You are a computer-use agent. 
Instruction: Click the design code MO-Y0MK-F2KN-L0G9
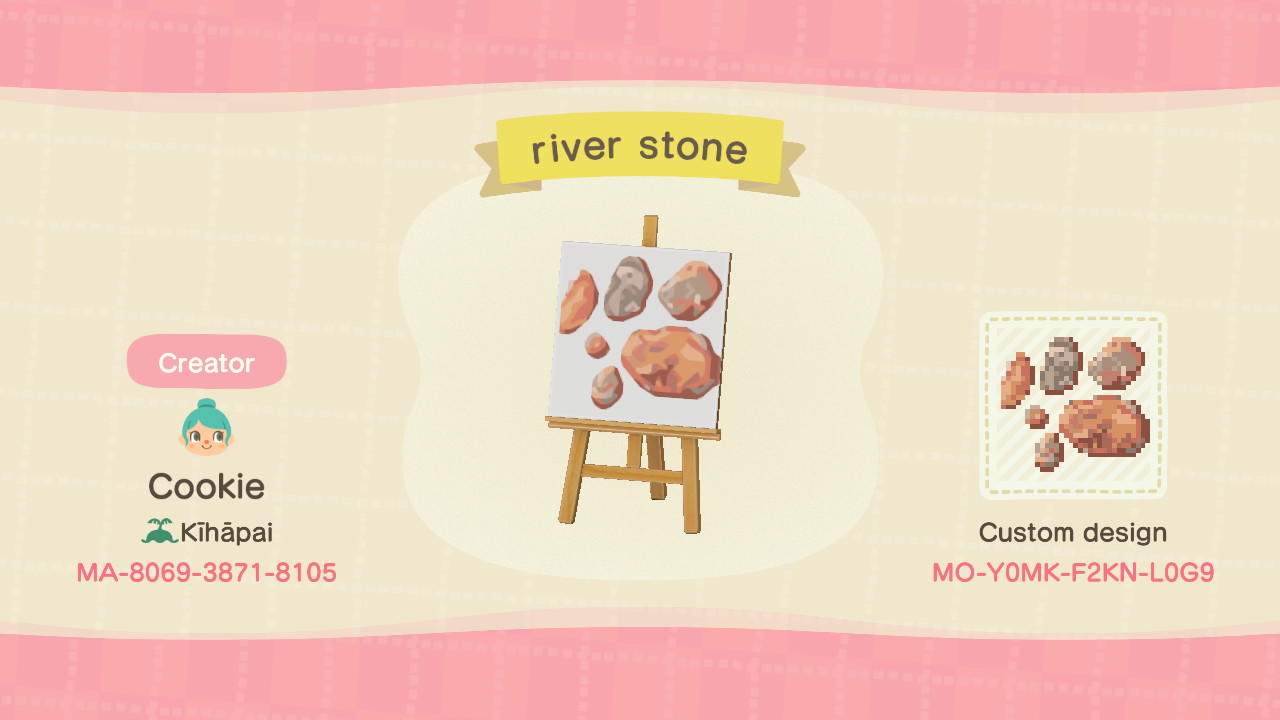click(1072, 574)
